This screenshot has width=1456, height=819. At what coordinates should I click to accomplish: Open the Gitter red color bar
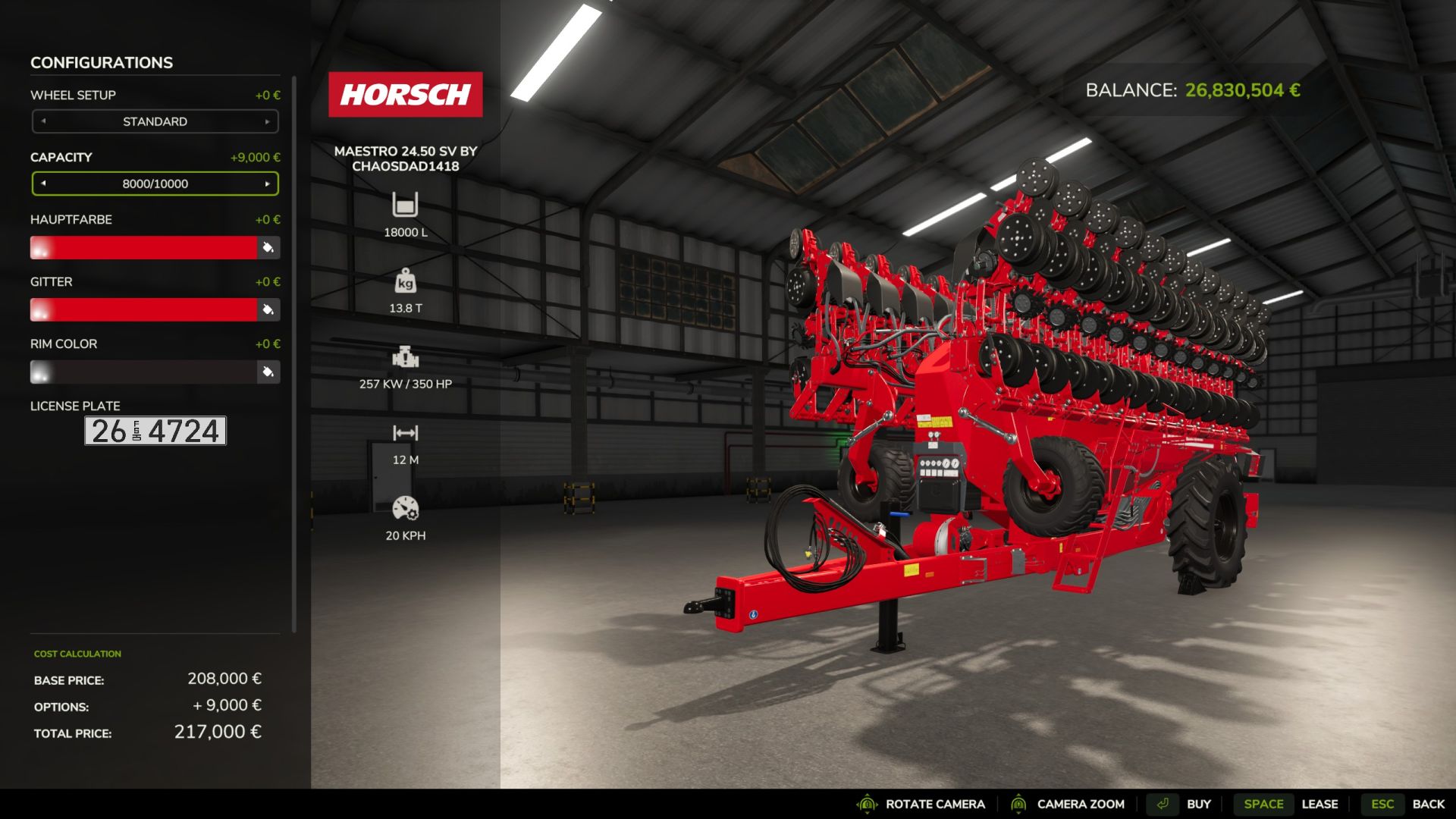point(144,309)
